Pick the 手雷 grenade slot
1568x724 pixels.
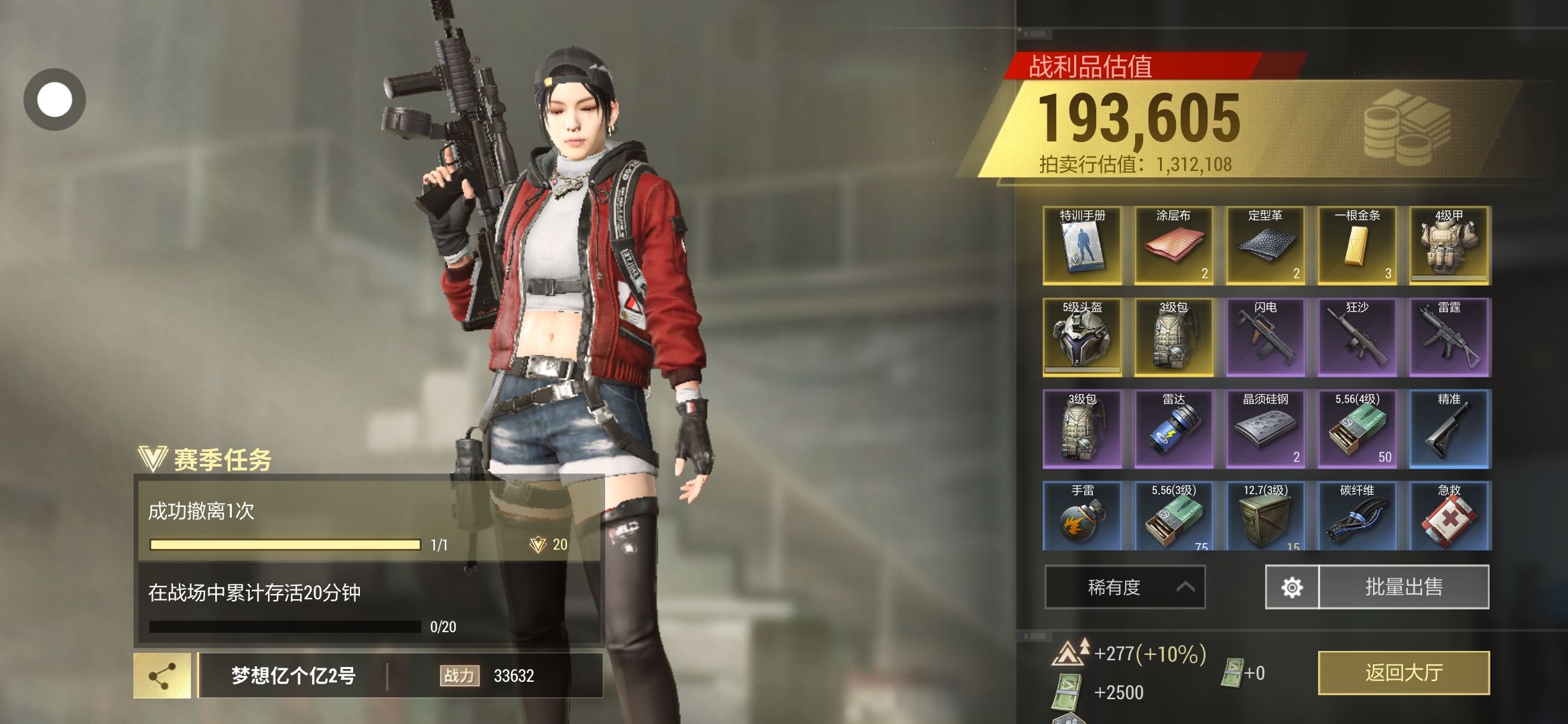[x=1082, y=516]
